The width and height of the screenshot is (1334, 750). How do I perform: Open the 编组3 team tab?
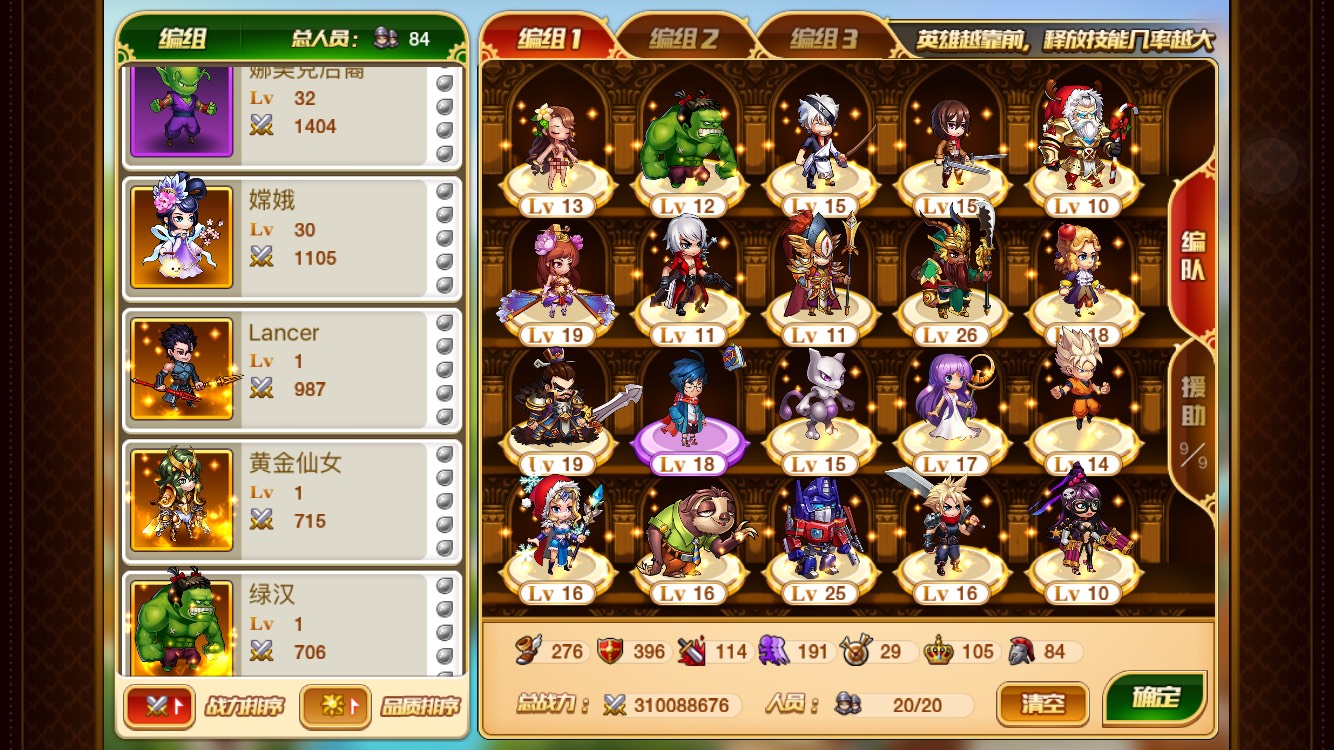pyautogui.click(x=823, y=39)
